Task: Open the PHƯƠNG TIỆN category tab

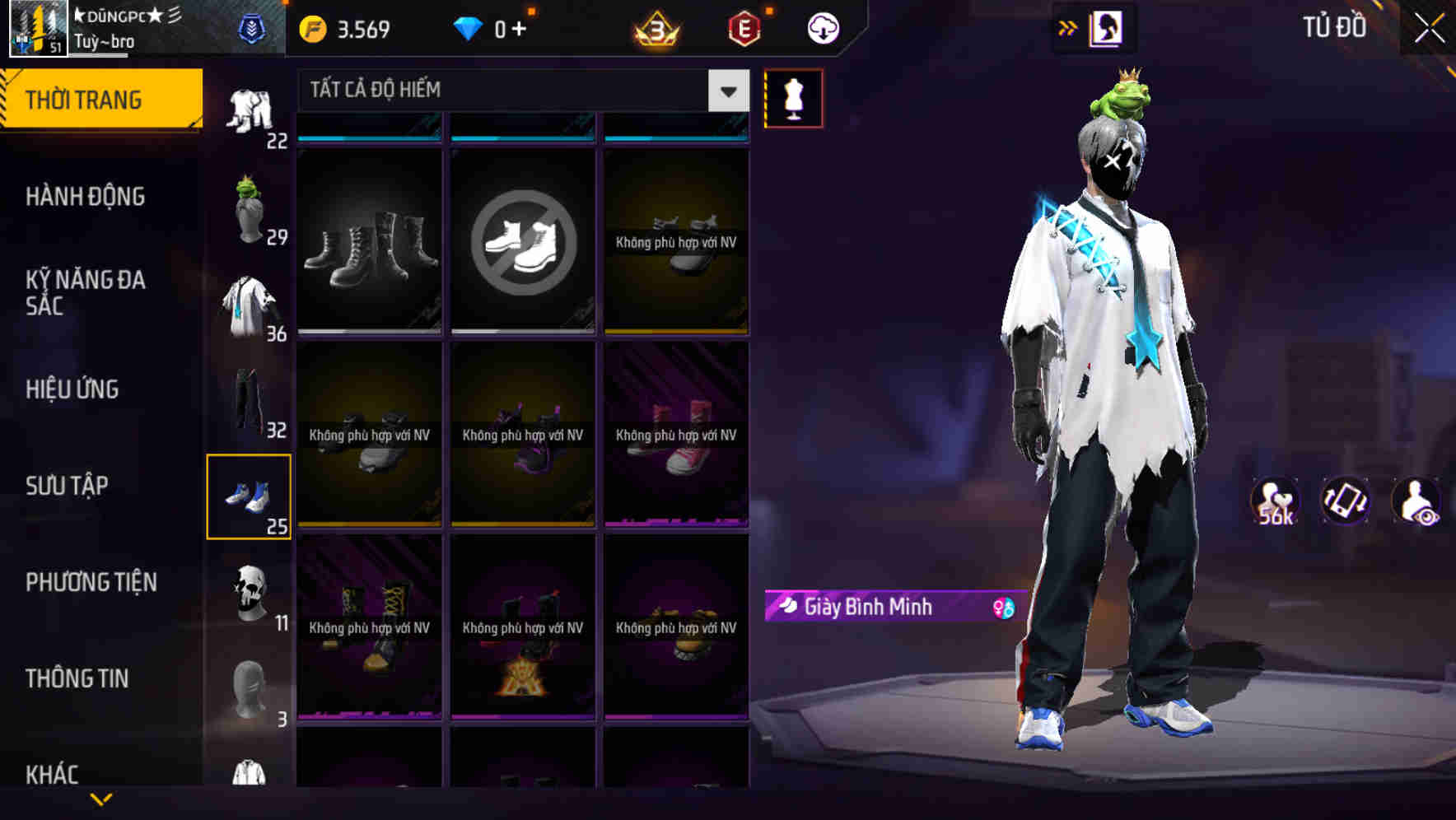Action: point(91,582)
